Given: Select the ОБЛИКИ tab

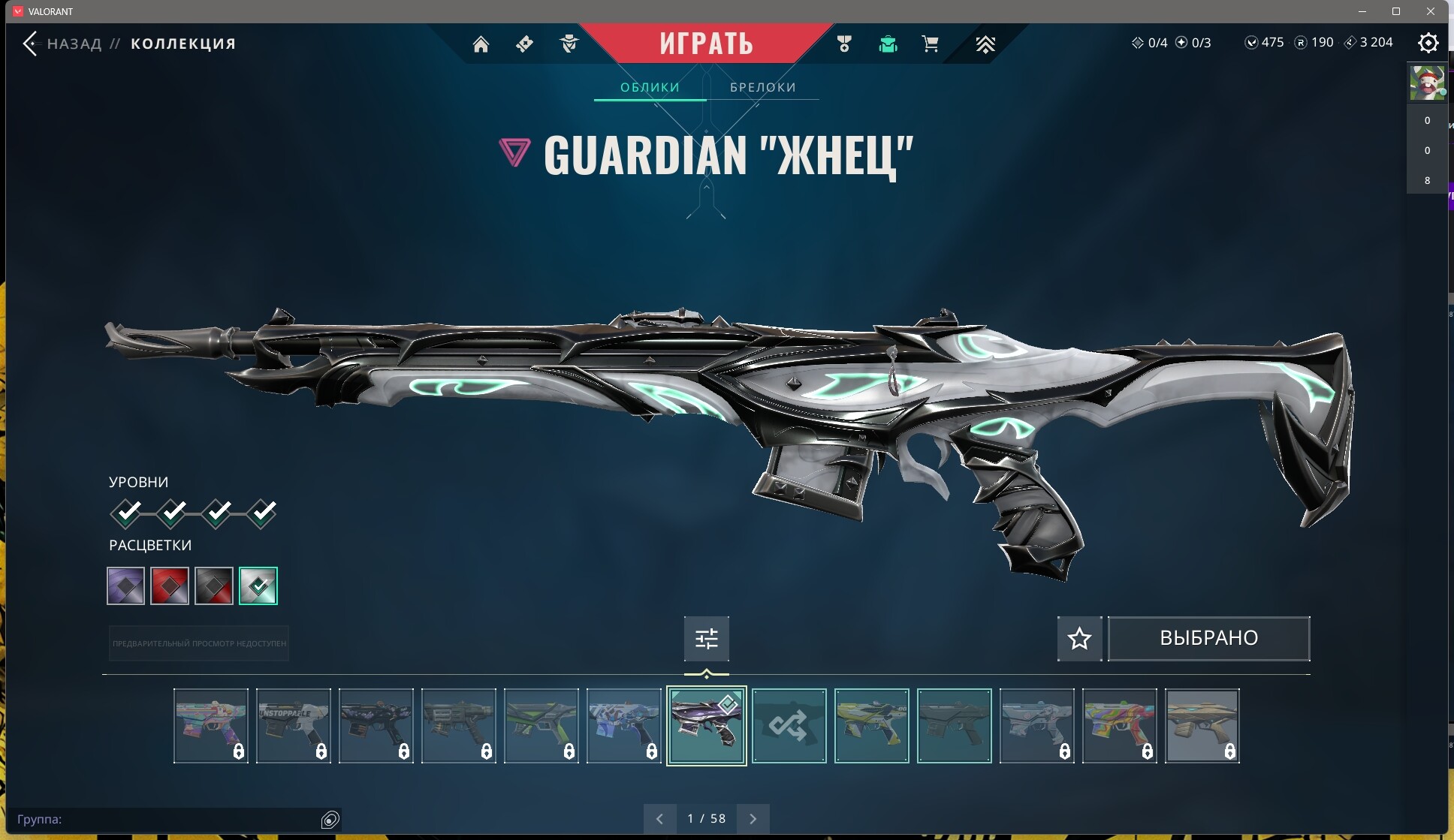Looking at the screenshot, I should tap(650, 87).
